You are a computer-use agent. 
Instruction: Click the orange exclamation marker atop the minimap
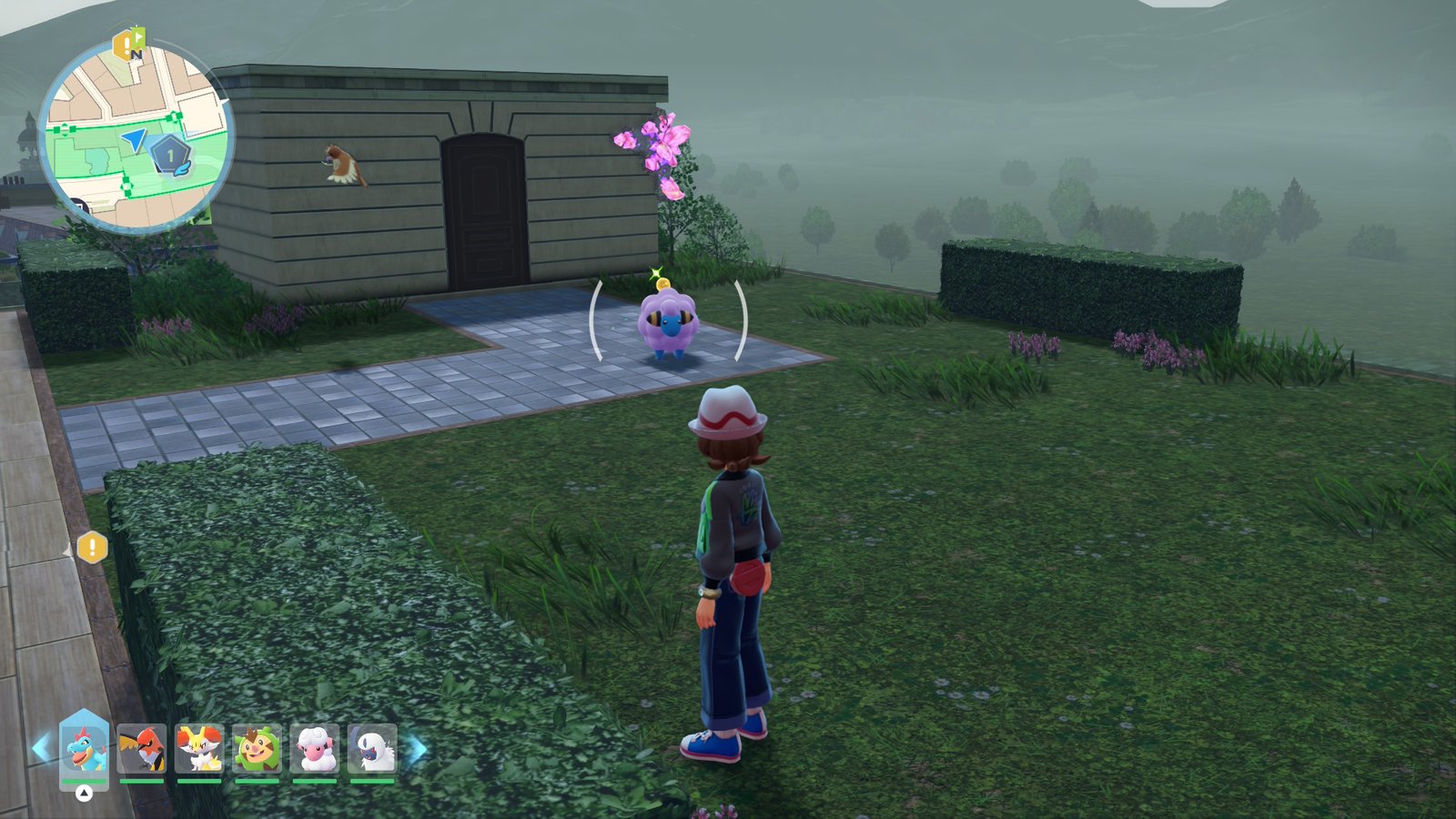(124, 44)
